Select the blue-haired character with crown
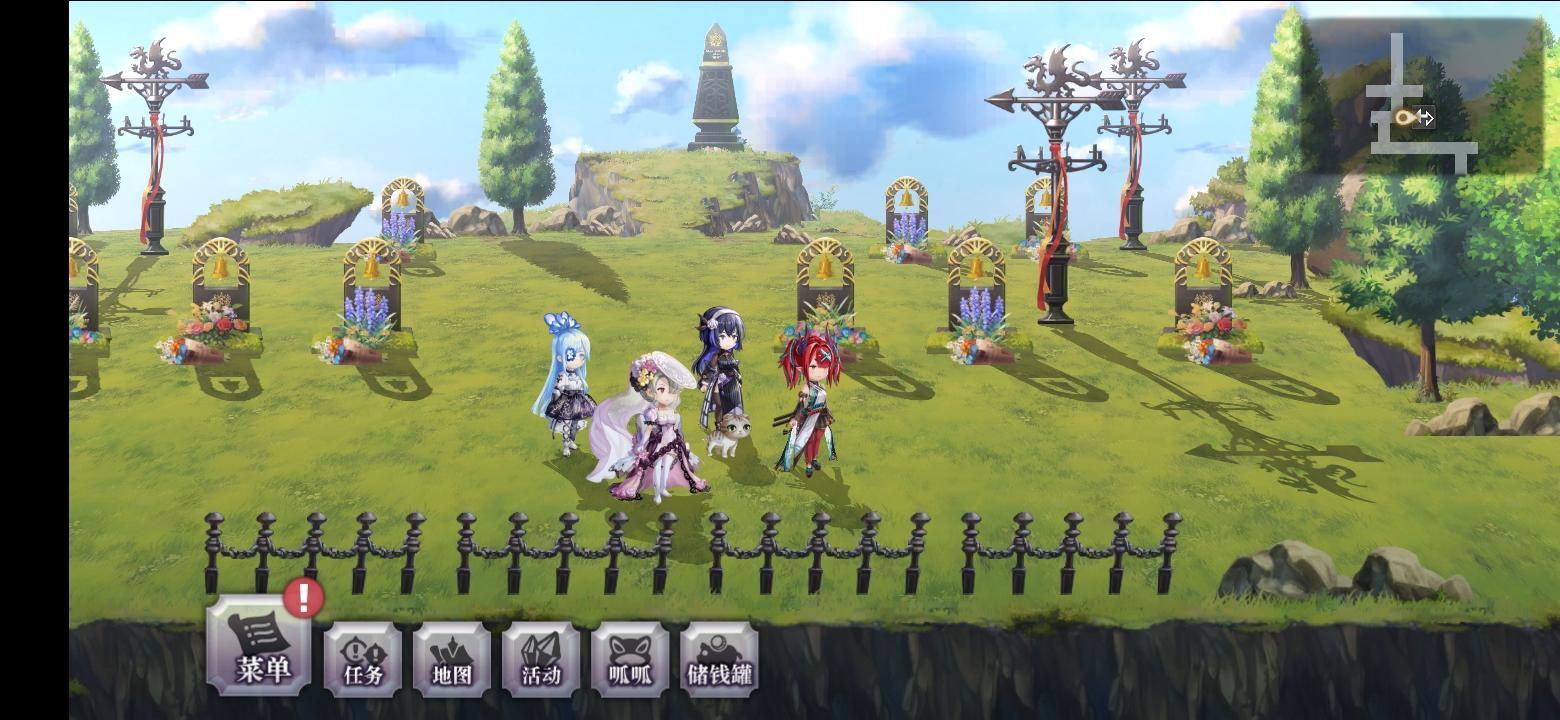This screenshot has height=720, width=1560. 567,390
